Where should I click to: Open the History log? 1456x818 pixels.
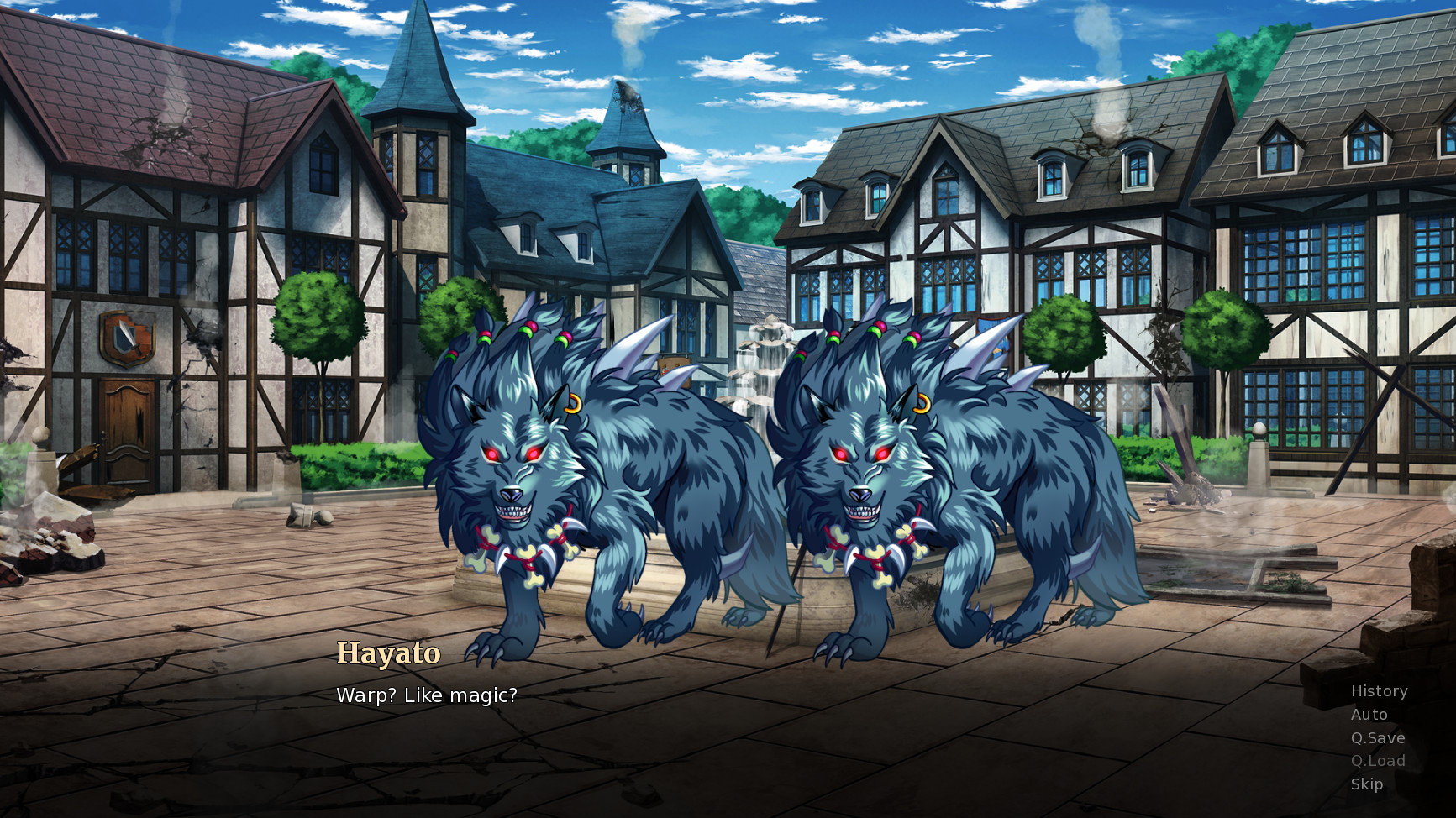coord(1379,691)
